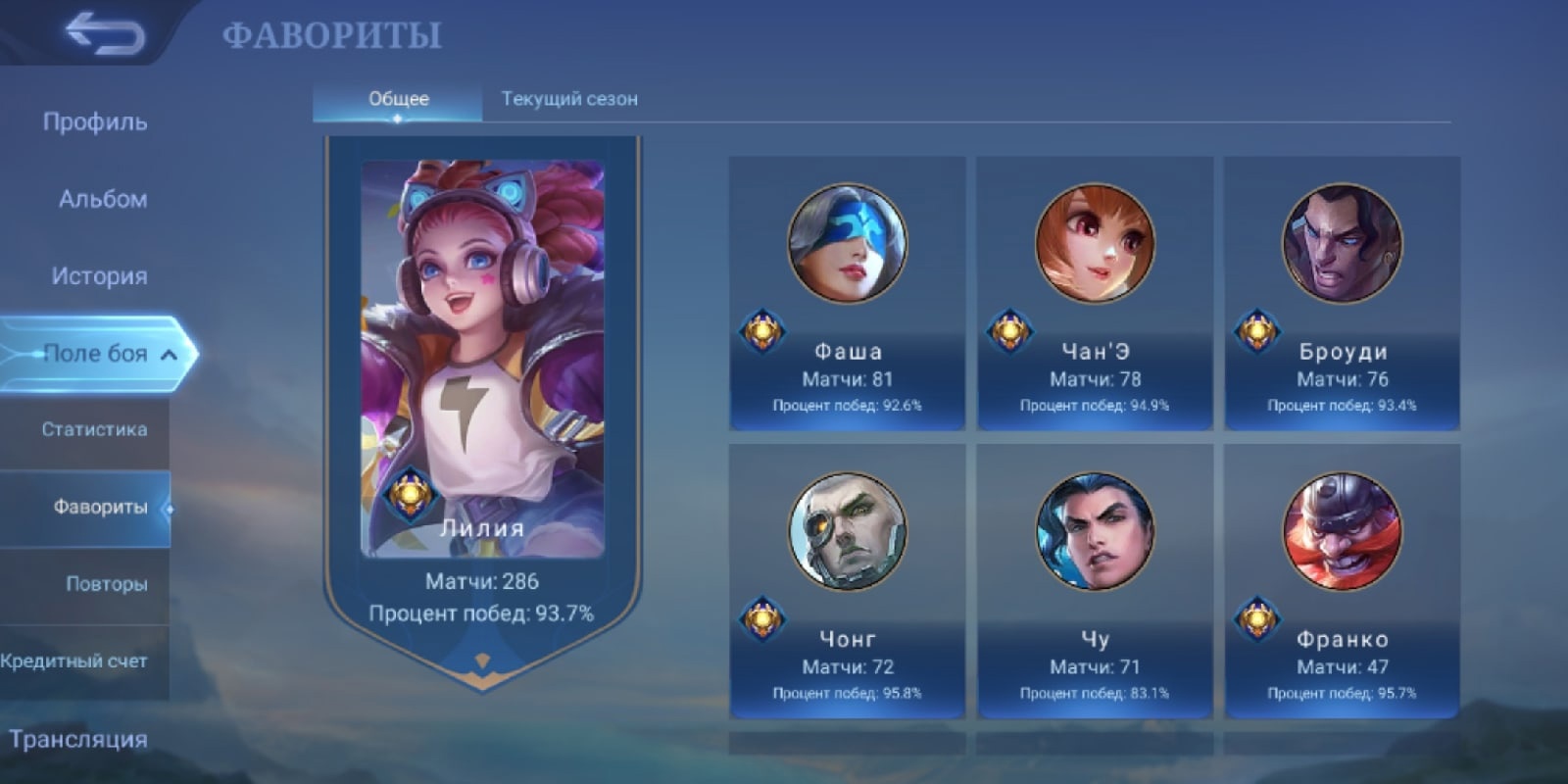Open Статистика submenu item
The width and height of the screenshot is (1568, 784).
click(x=94, y=429)
